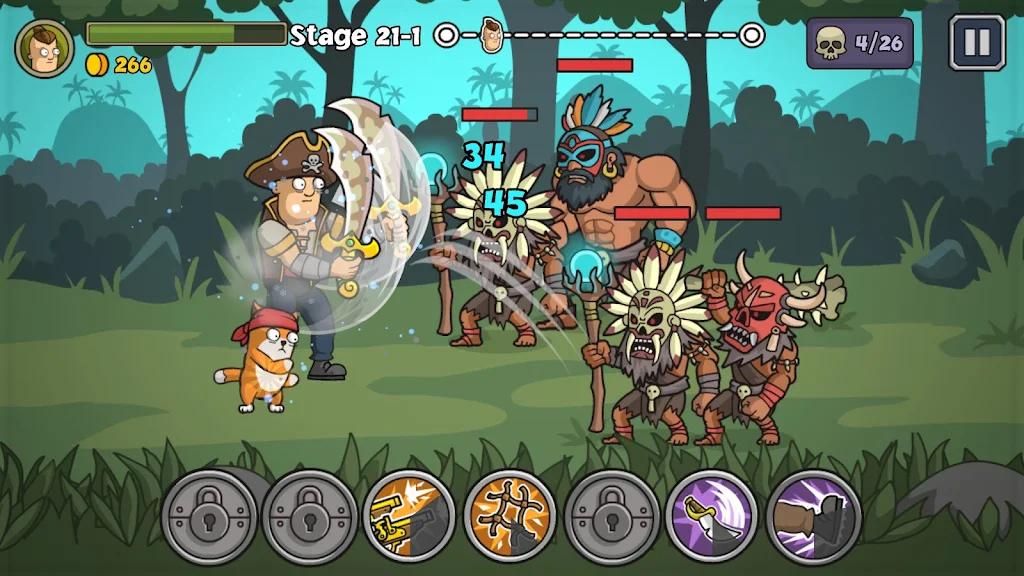The image size is (1024, 576).
Task: Pause the game
Action: [976, 42]
